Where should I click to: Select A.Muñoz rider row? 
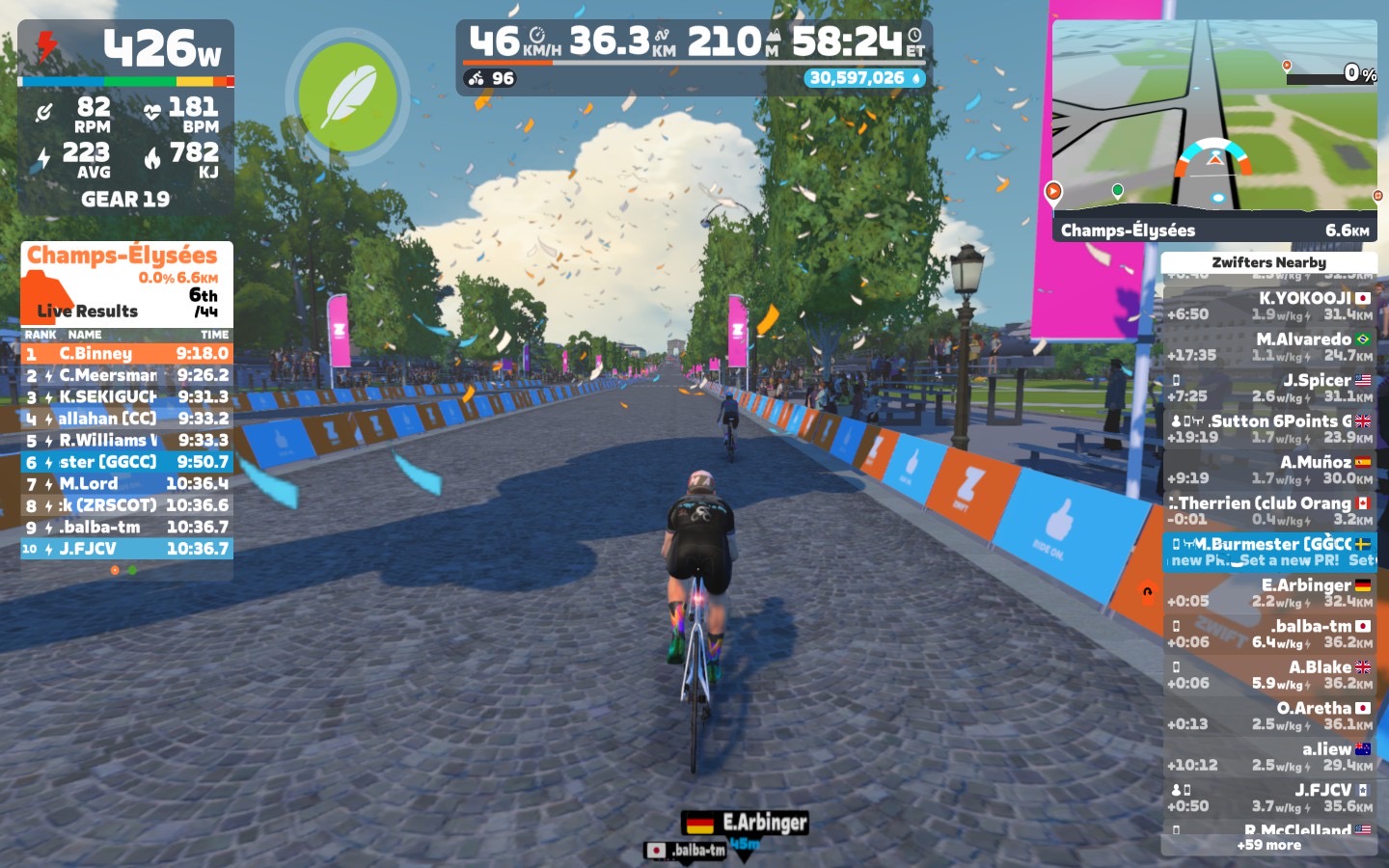1269,470
